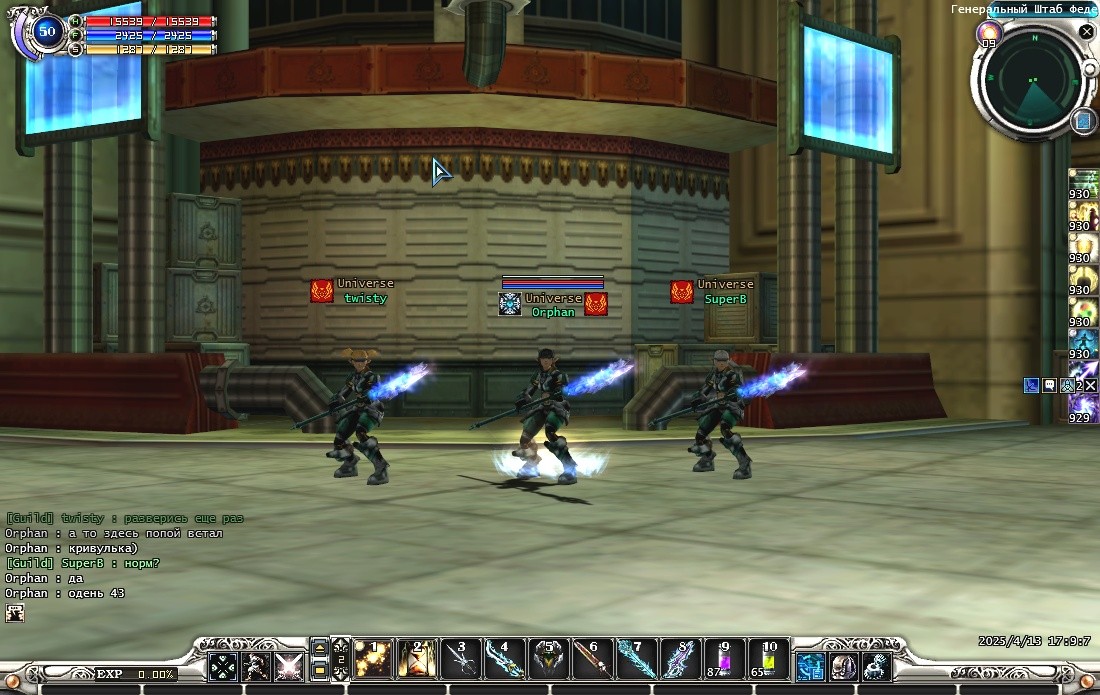
Task: Select the brown staff in slot 6
Action: tap(593, 659)
